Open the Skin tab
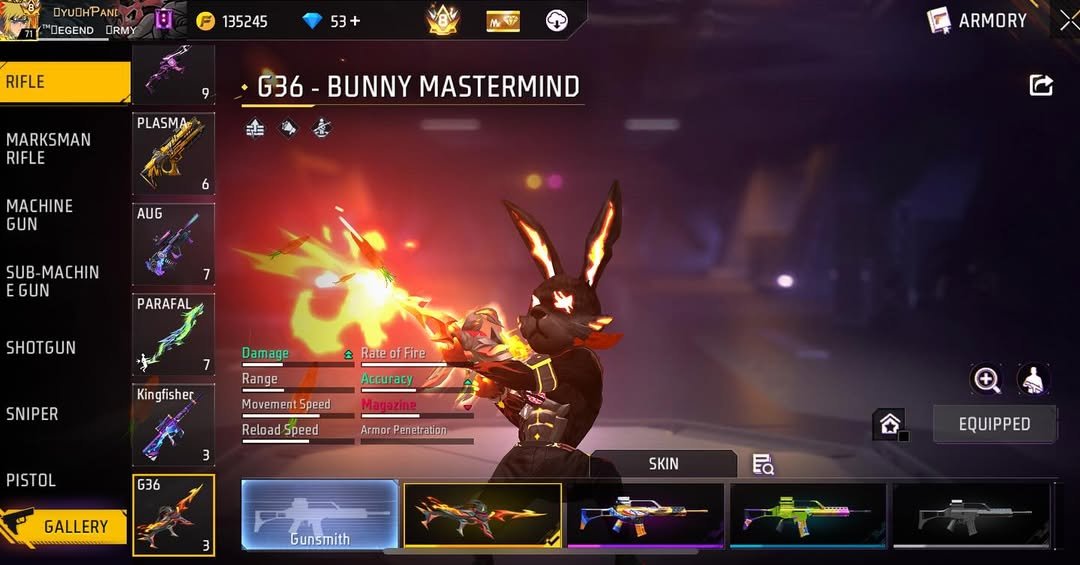 (663, 463)
